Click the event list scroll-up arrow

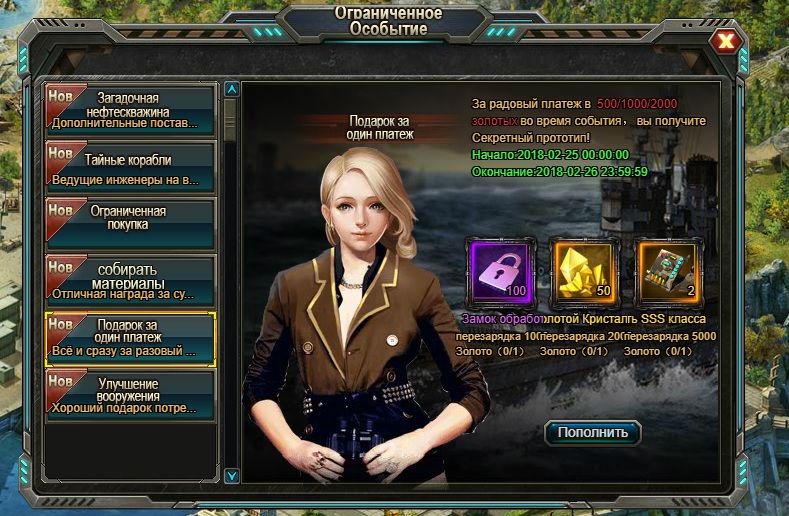point(232,89)
